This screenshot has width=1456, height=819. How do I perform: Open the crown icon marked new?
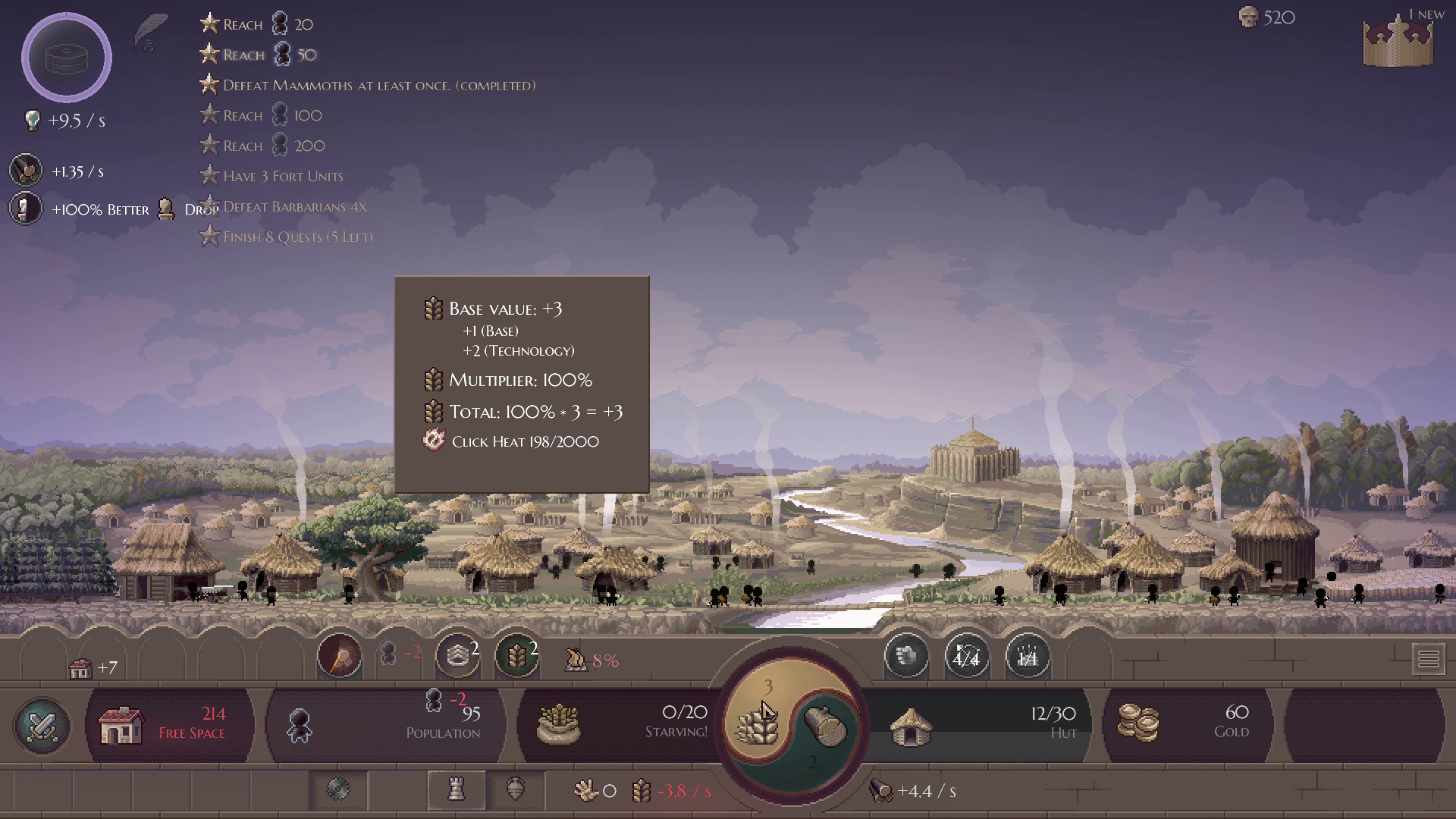point(1398,42)
